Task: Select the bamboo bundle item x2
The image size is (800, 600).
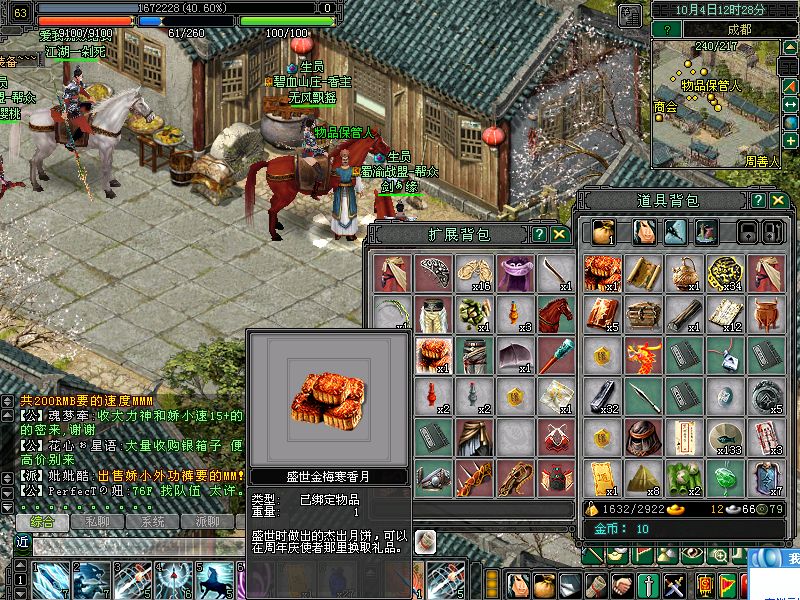Action: click(684, 477)
